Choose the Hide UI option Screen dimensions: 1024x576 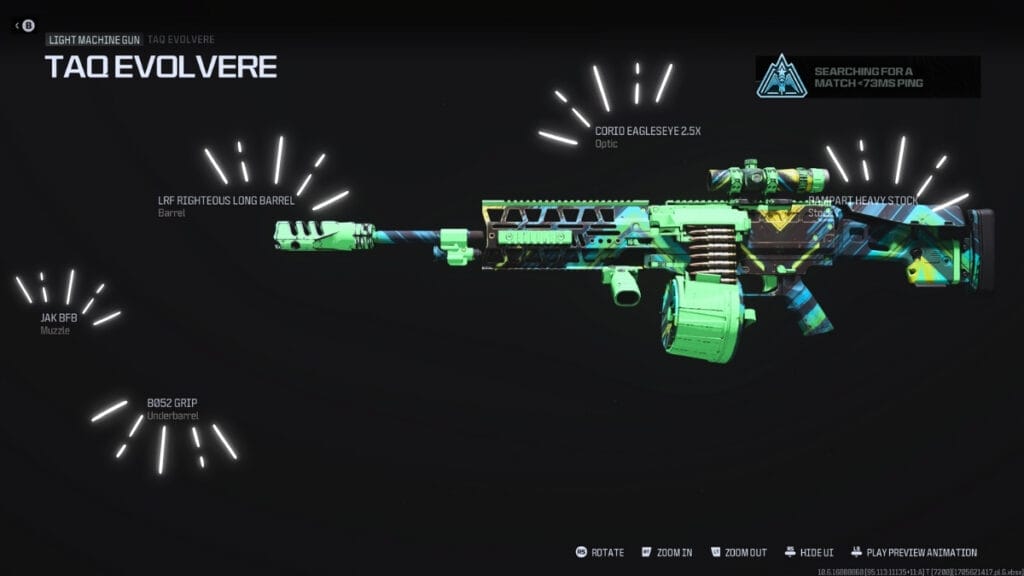click(x=809, y=552)
